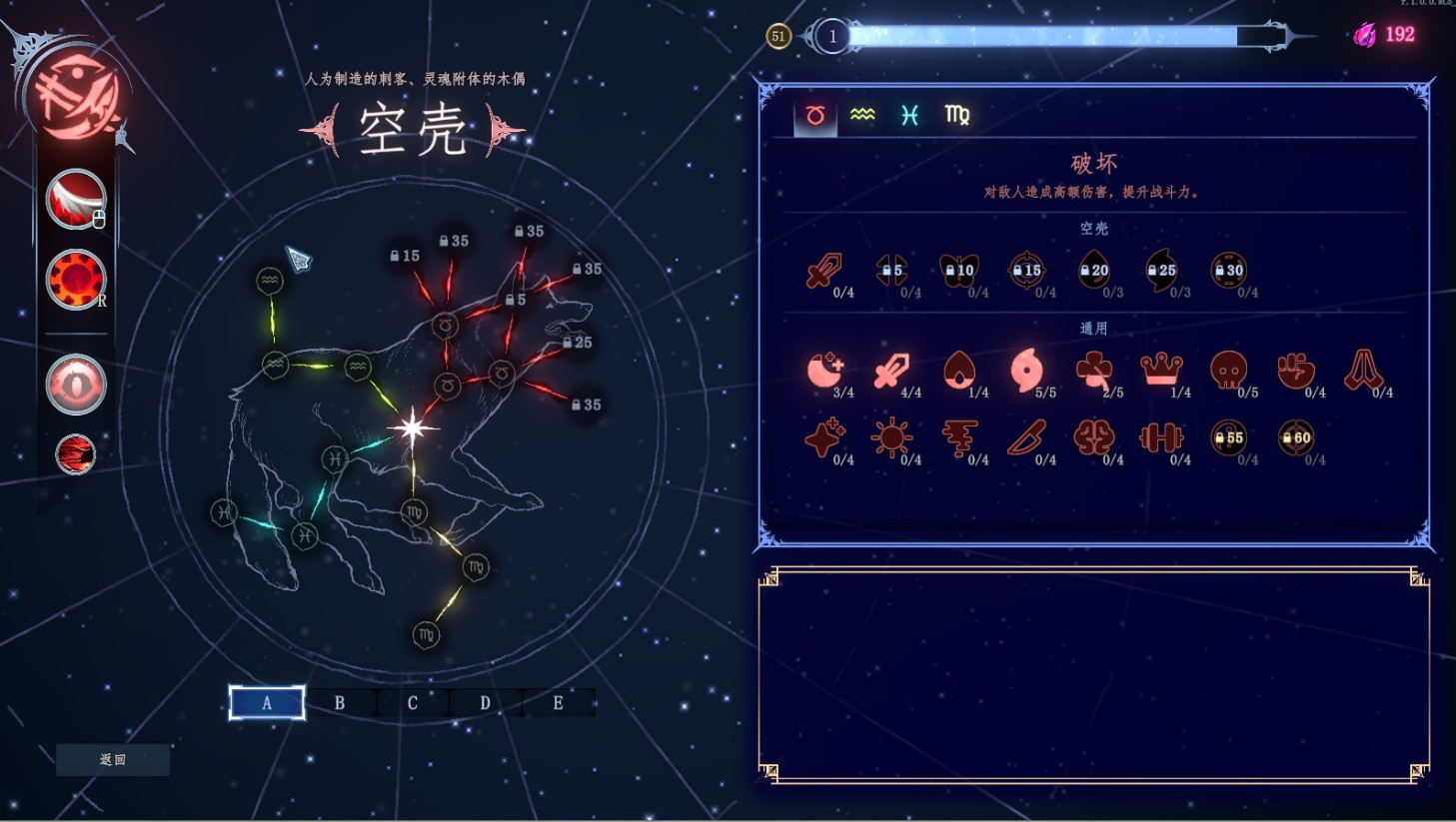This screenshot has width=1456, height=822.
Task: Select the Virgo sign tab
Action: 956,116
